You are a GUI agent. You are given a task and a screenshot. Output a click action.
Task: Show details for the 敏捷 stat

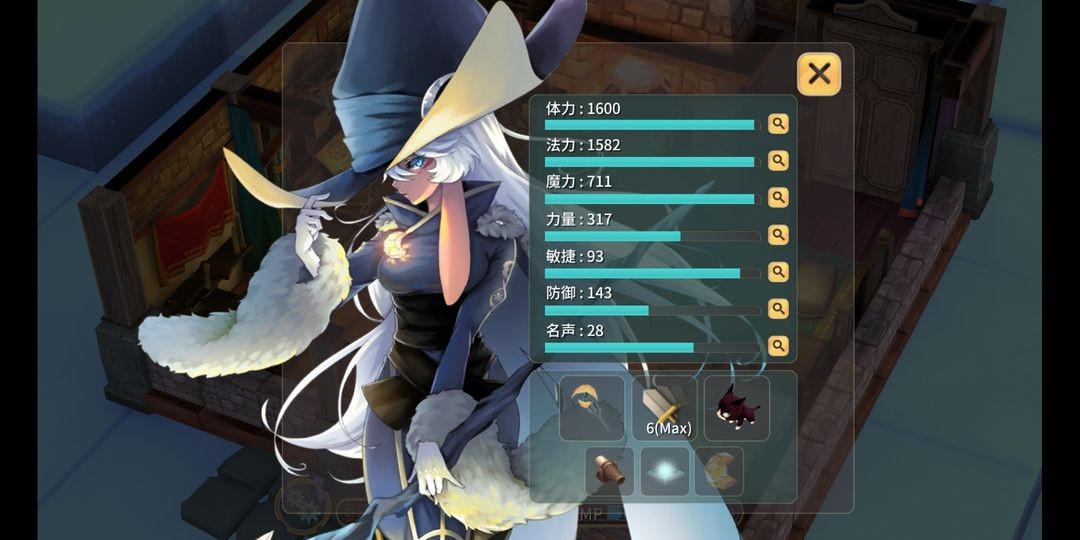778,272
